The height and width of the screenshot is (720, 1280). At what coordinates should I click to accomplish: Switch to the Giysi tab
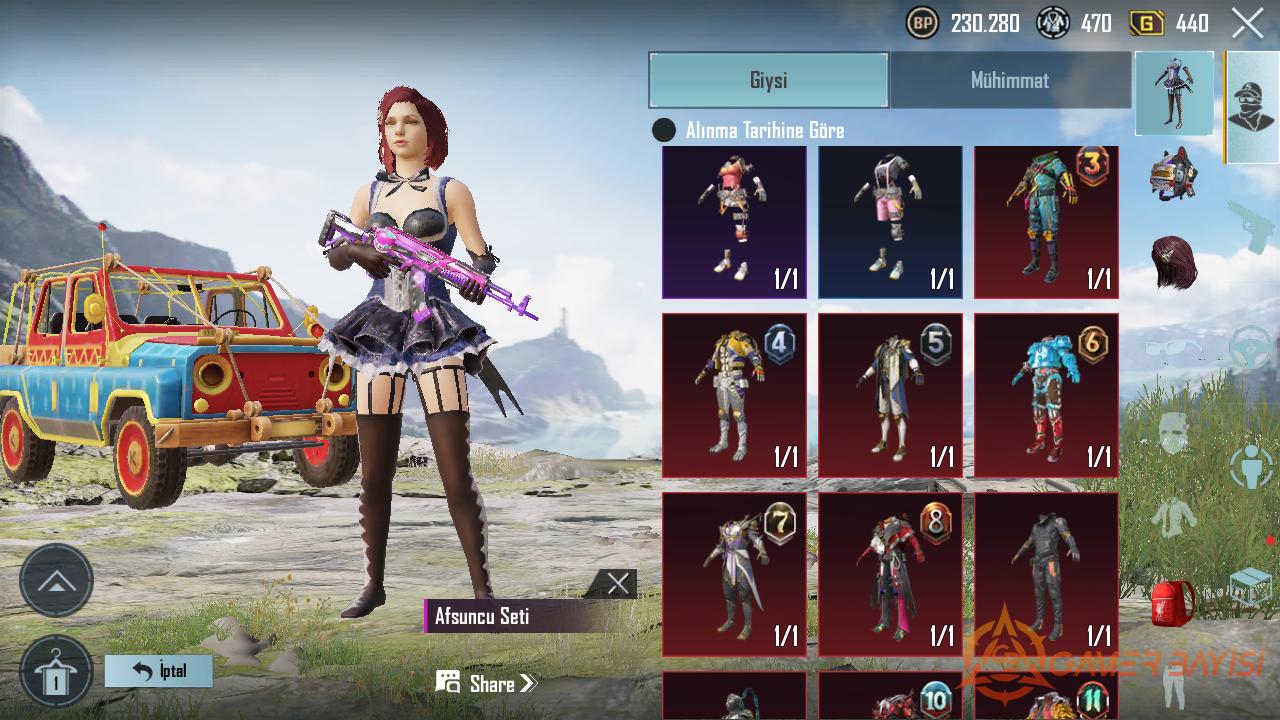pyautogui.click(x=768, y=80)
